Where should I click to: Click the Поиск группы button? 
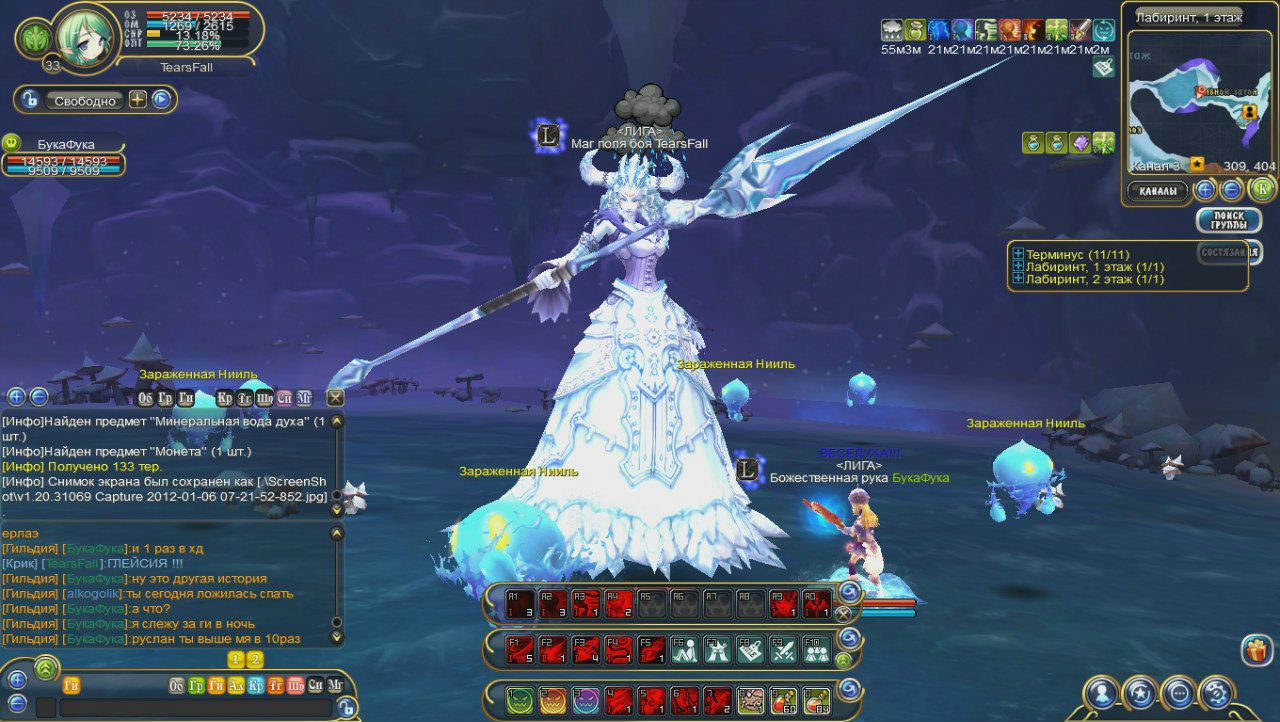coord(1228,220)
